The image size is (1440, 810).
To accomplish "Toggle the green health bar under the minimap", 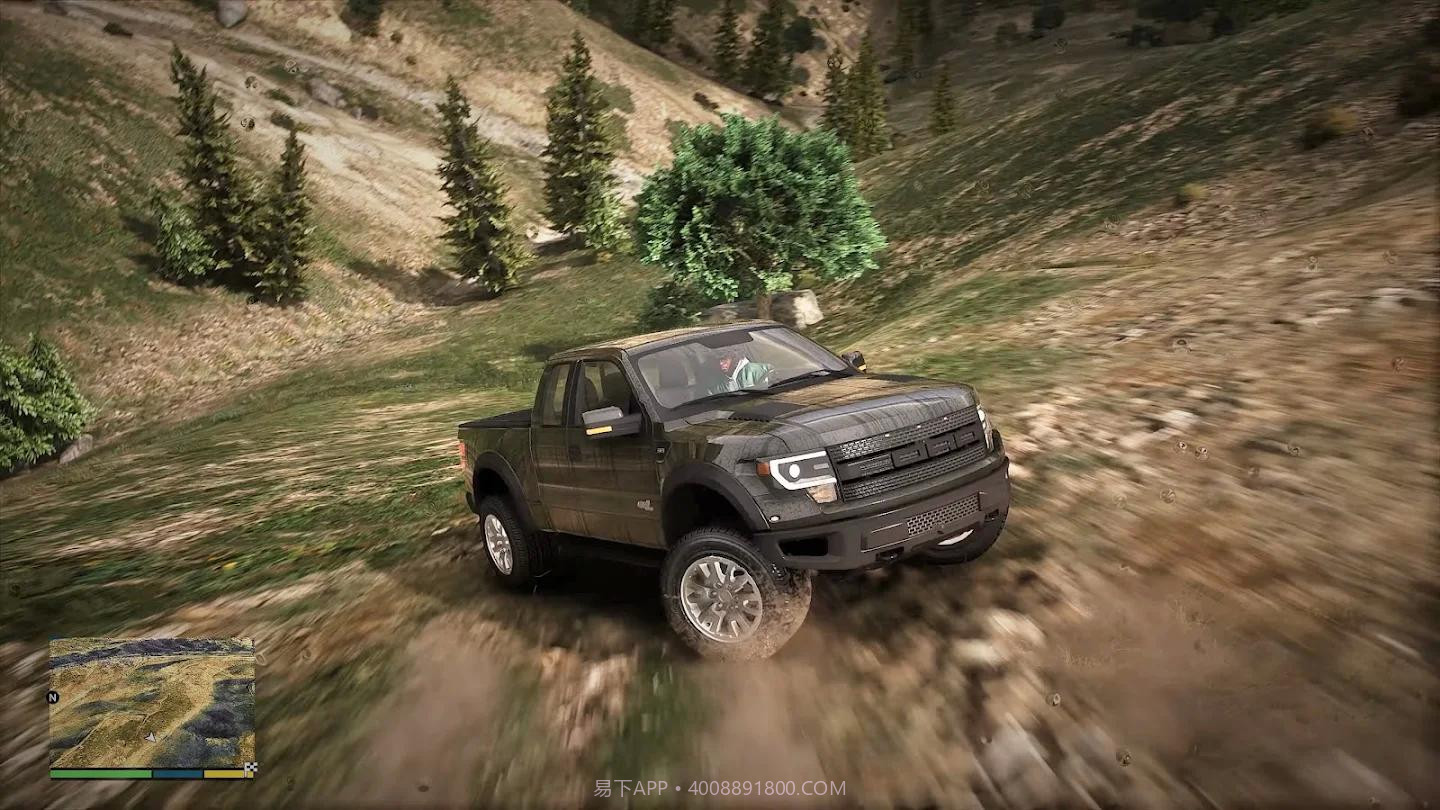I will coord(100,774).
